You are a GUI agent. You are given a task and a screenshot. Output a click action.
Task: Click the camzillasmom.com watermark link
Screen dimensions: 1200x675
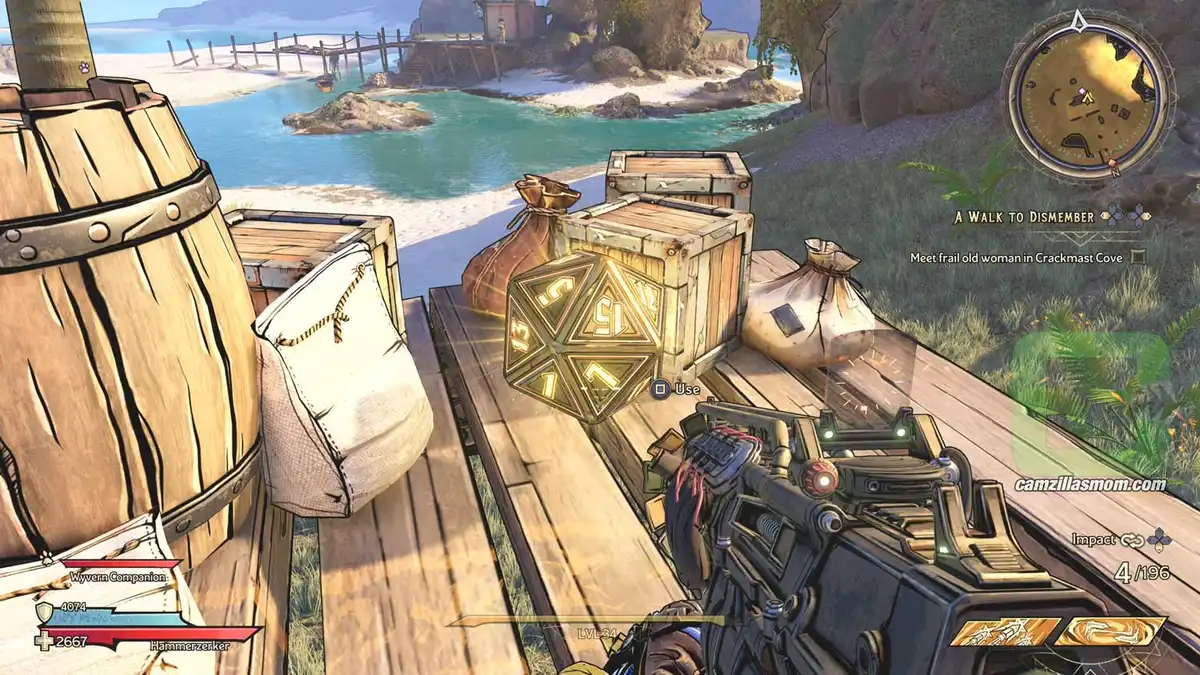tap(1090, 484)
